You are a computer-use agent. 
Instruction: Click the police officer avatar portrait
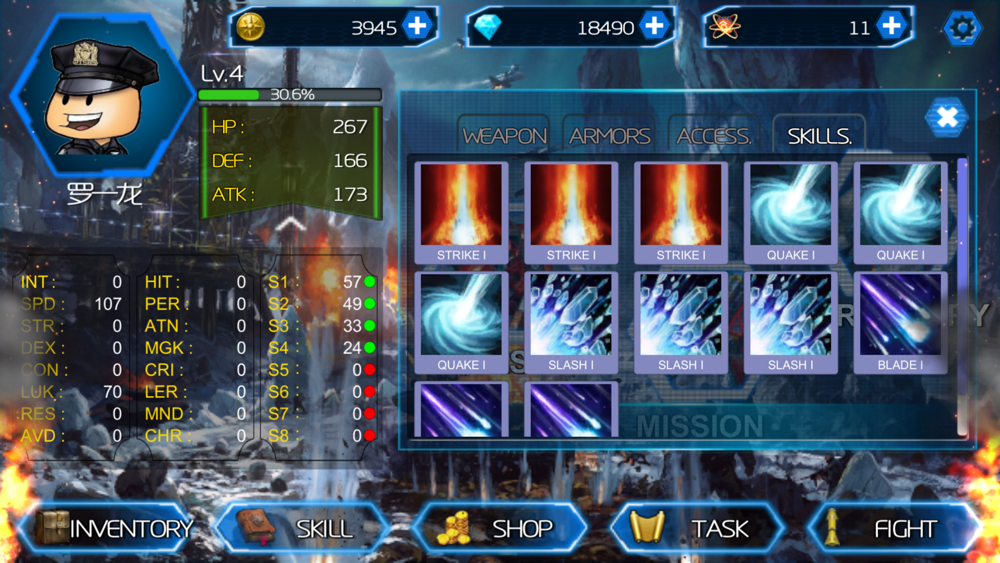[89, 98]
